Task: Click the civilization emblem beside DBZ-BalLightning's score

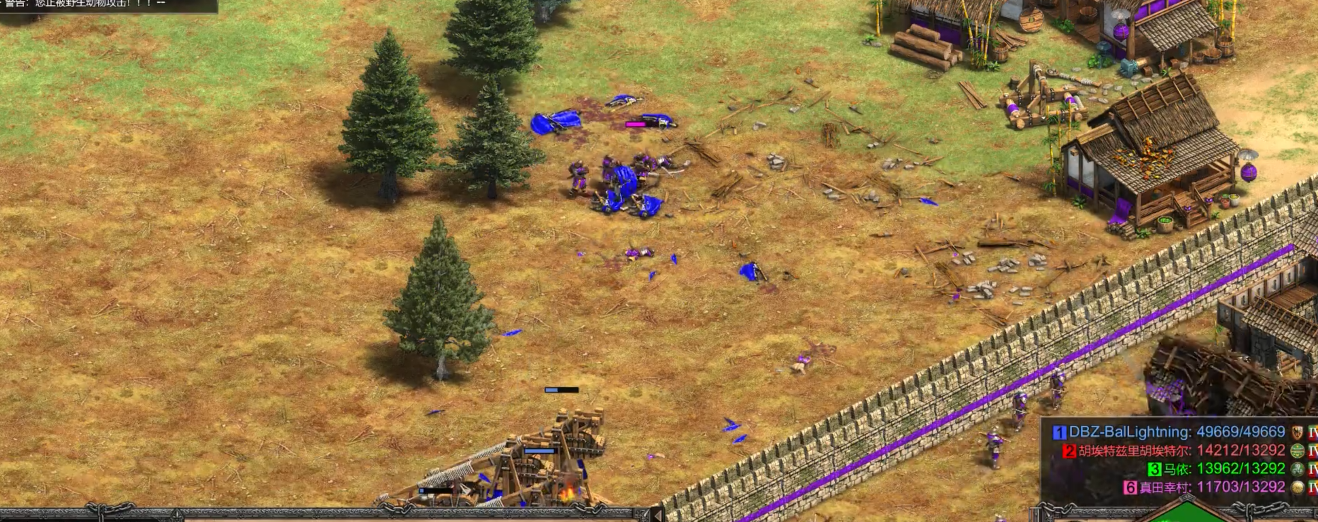Action: click(x=1298, y=432)
